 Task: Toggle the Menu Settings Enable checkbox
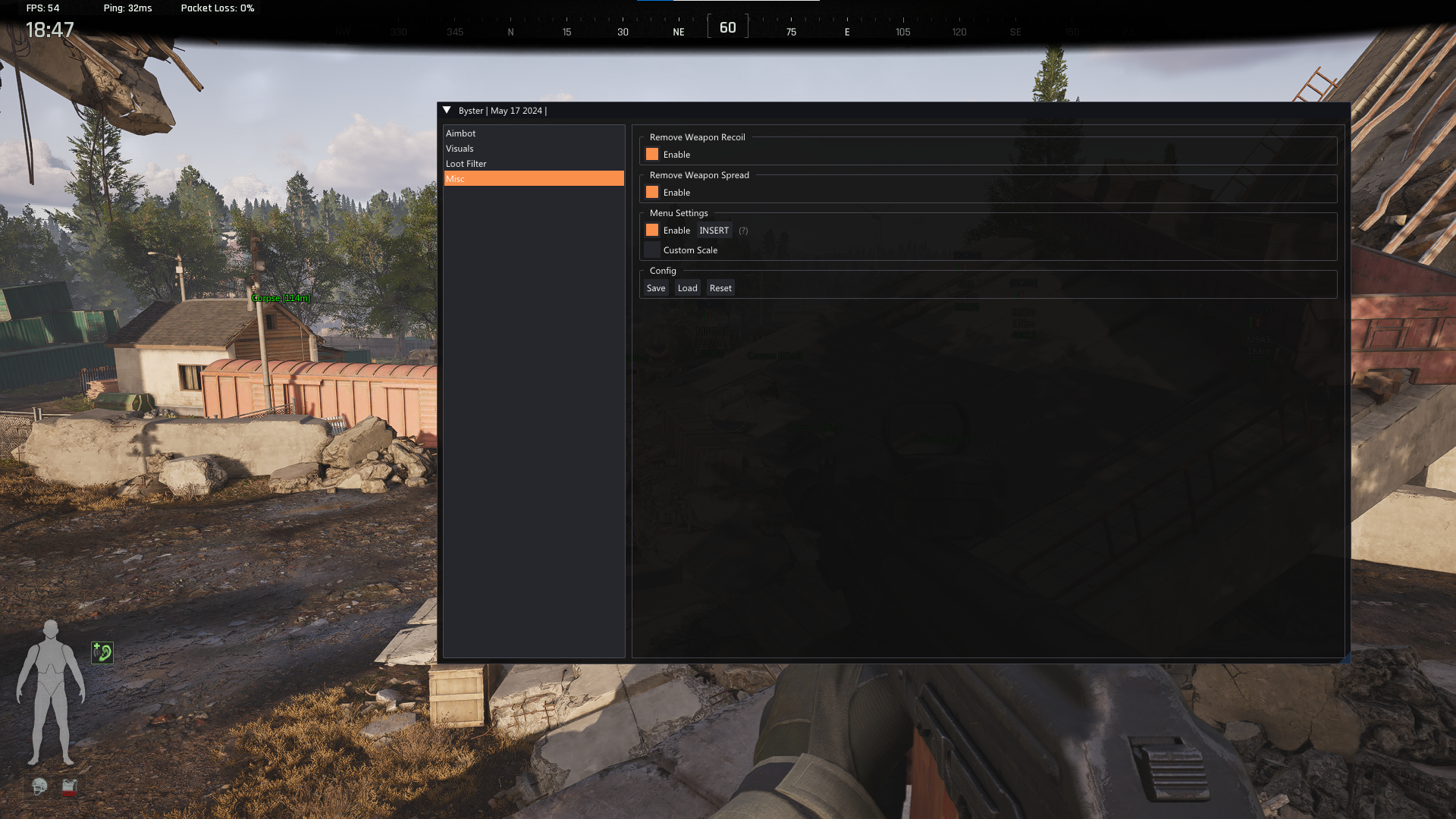(652, 231)
